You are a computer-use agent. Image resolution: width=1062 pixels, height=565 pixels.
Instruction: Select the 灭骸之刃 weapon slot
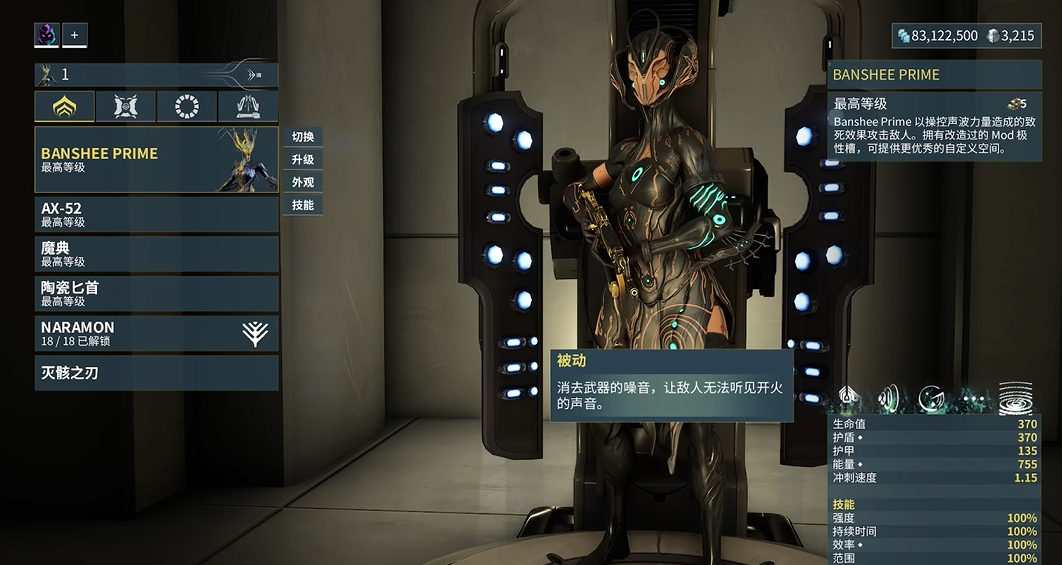(x=156, y=373)
